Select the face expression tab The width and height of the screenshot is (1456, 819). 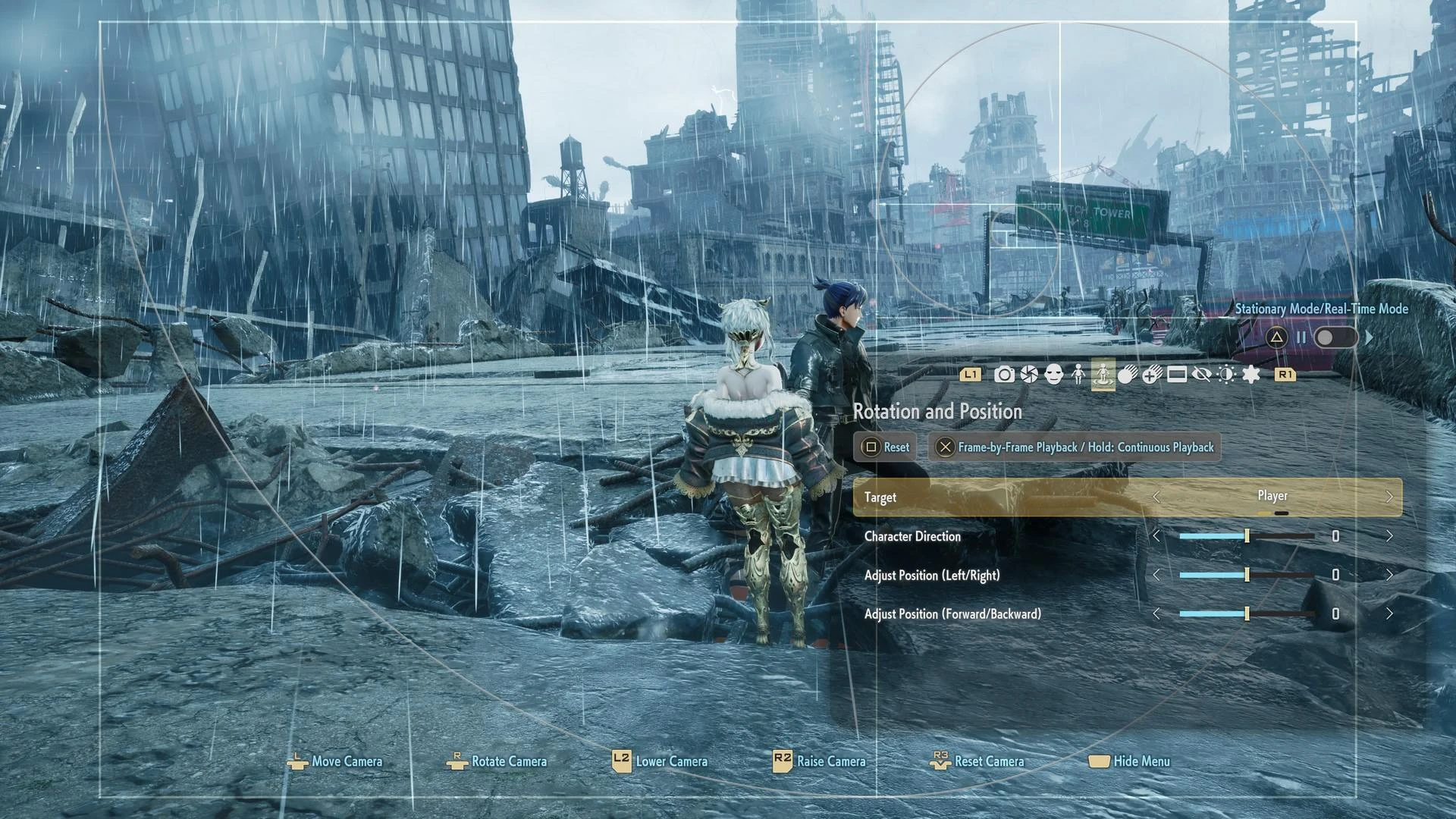click(x=1053, y=375)
